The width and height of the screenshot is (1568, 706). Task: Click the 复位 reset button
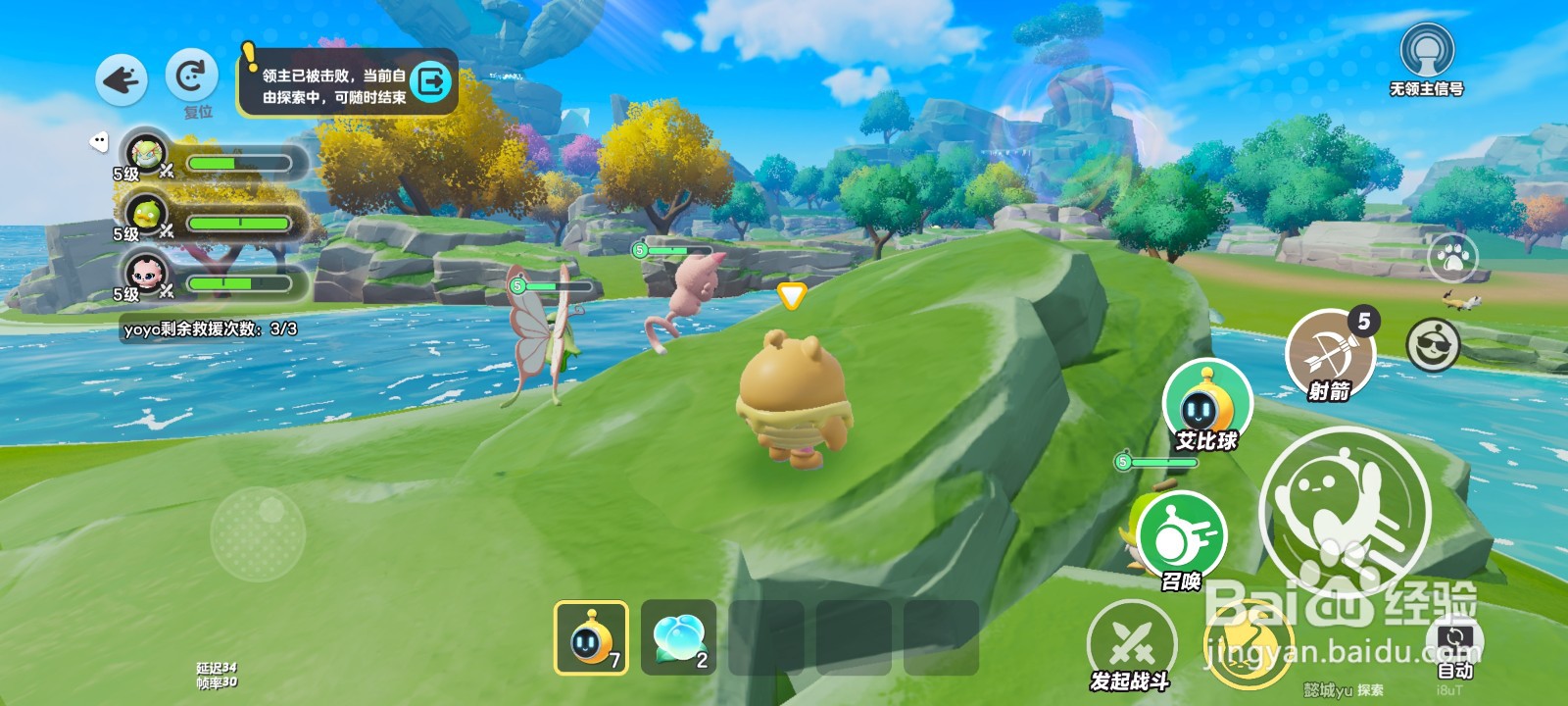[191, 76]
